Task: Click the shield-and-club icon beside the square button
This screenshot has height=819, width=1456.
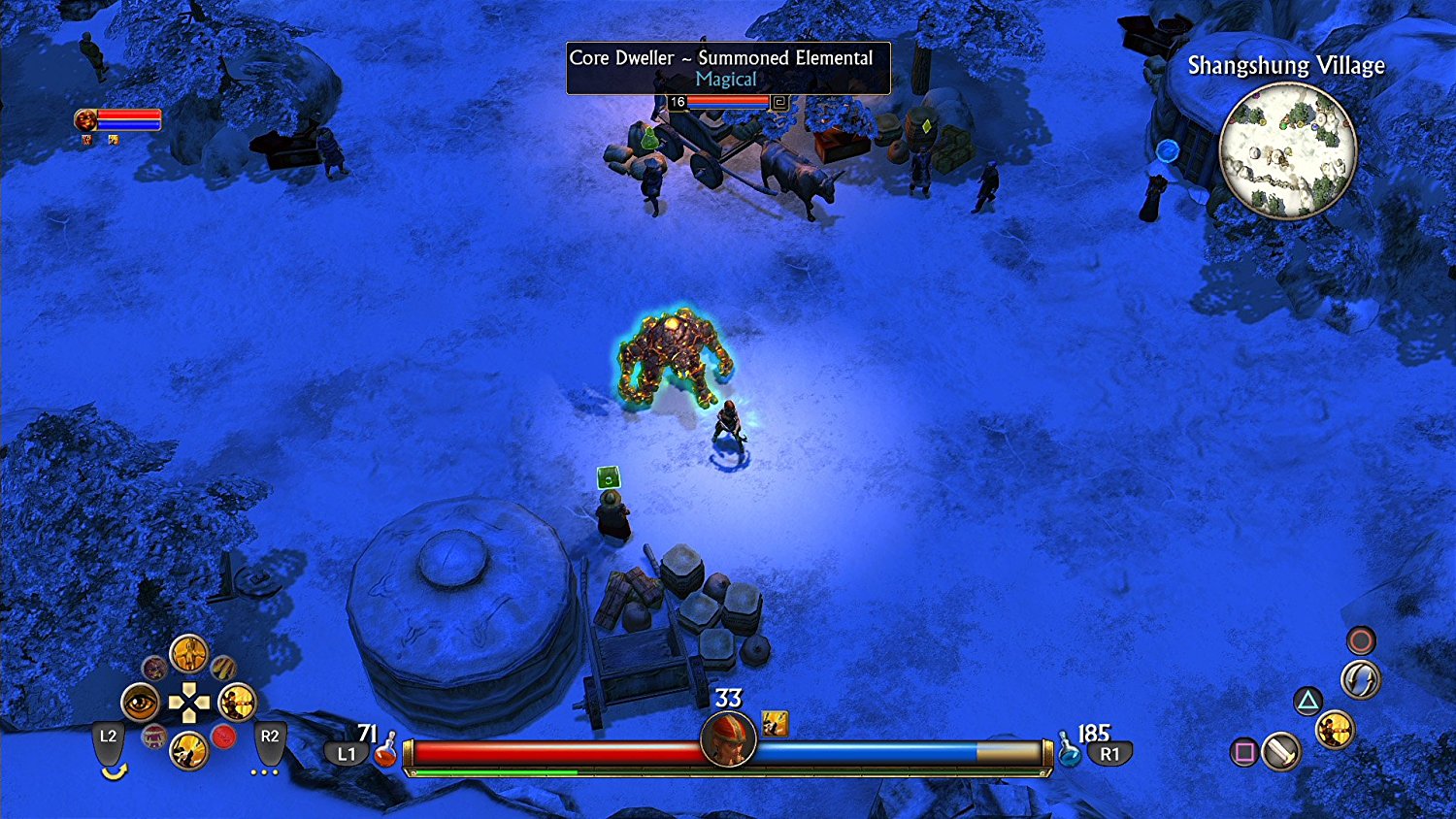Action: coord(1281,752)
